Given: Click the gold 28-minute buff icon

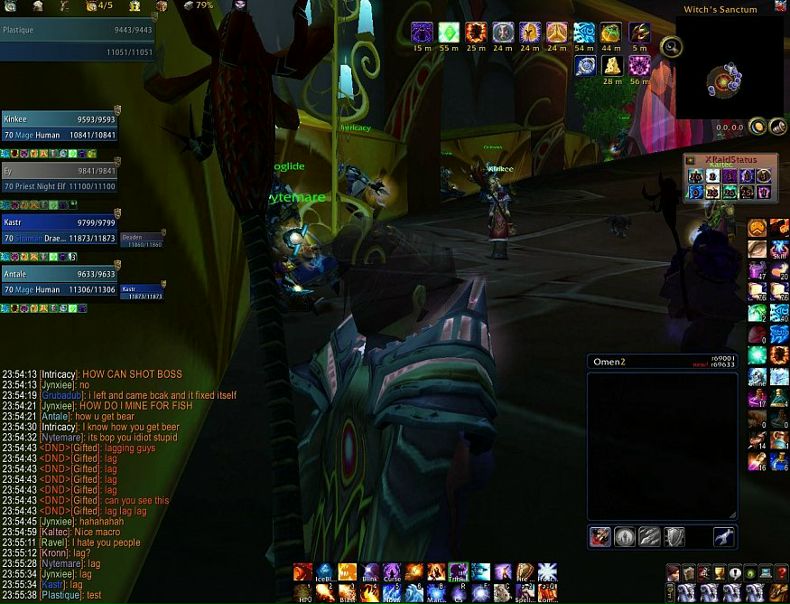Looking at the screenshot, I should tap(612, 66).
